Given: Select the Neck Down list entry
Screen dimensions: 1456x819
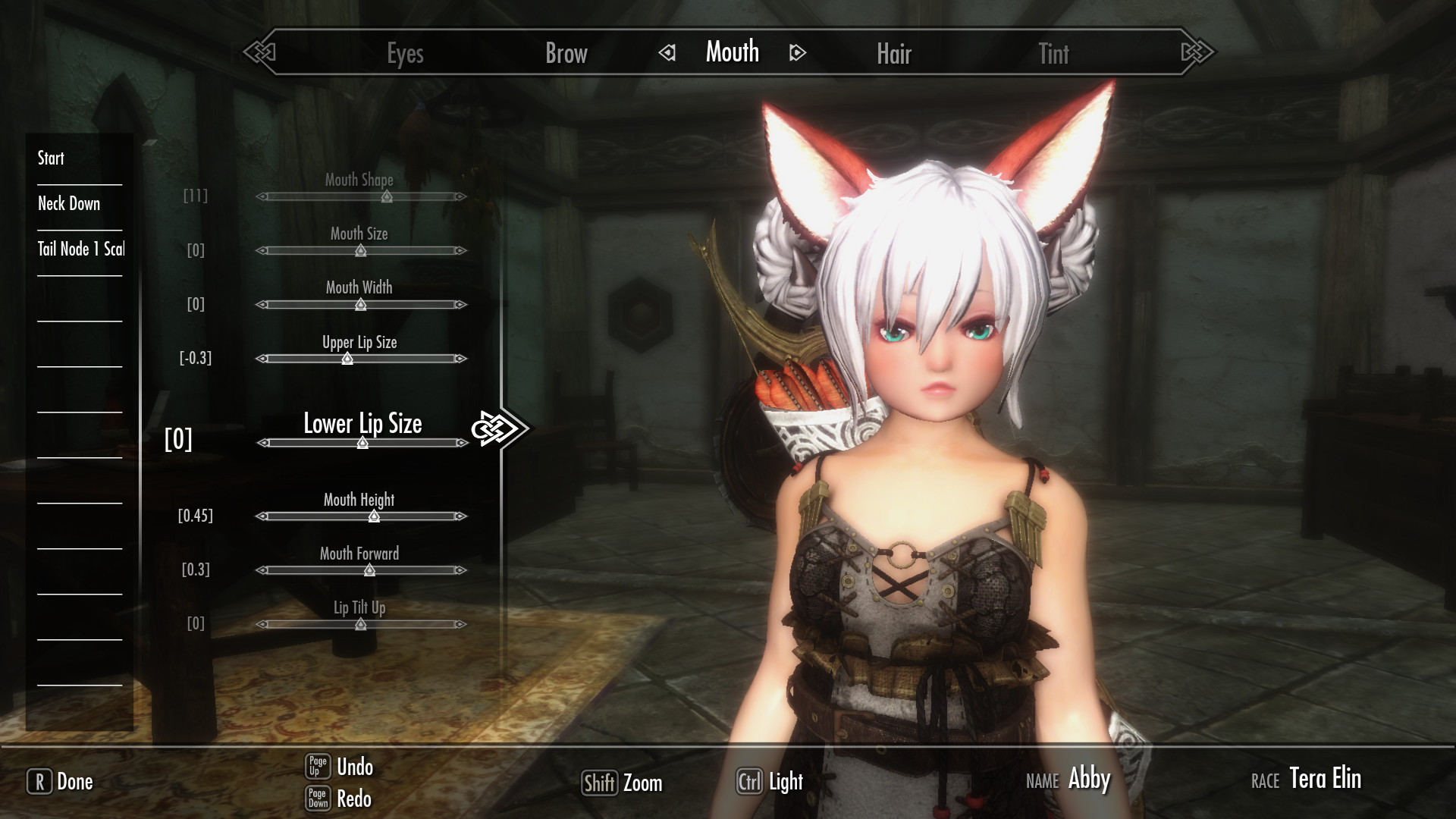Looking at the screenshot, I should point(69,203).
